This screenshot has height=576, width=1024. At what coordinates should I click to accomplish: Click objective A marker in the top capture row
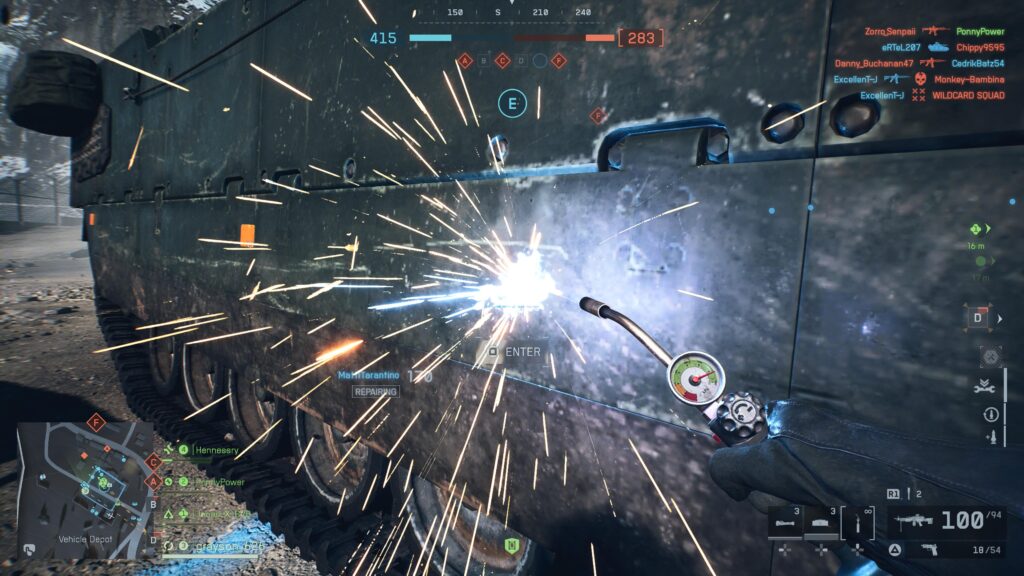click(x=465, y=61)
